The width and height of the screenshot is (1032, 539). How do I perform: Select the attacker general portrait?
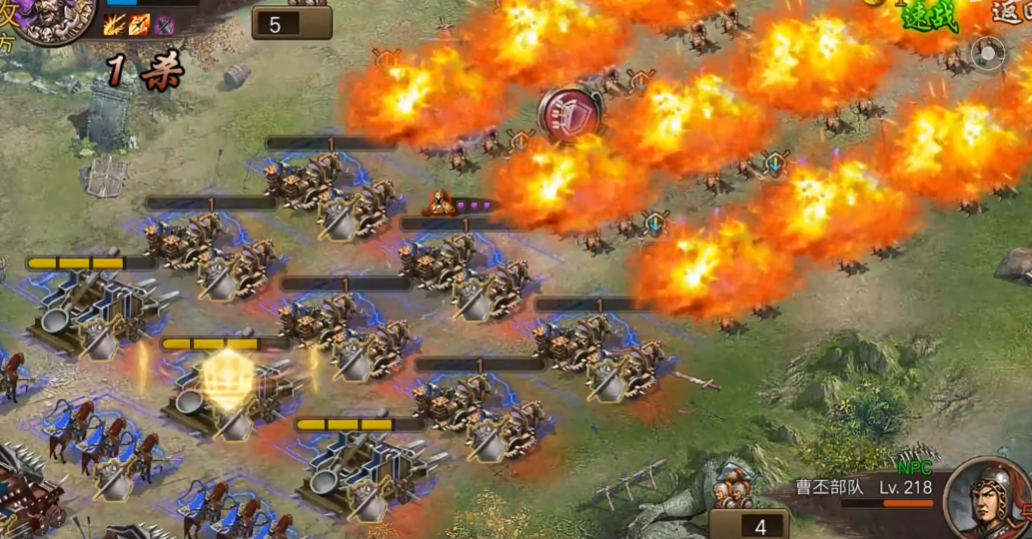point(54,20)
